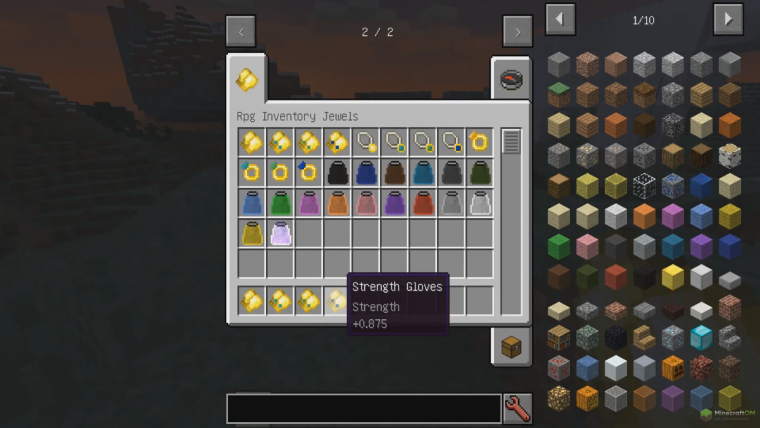760x428 pixels.
Task: Pick the black cloak item
Action: click(x=337, y=172)
